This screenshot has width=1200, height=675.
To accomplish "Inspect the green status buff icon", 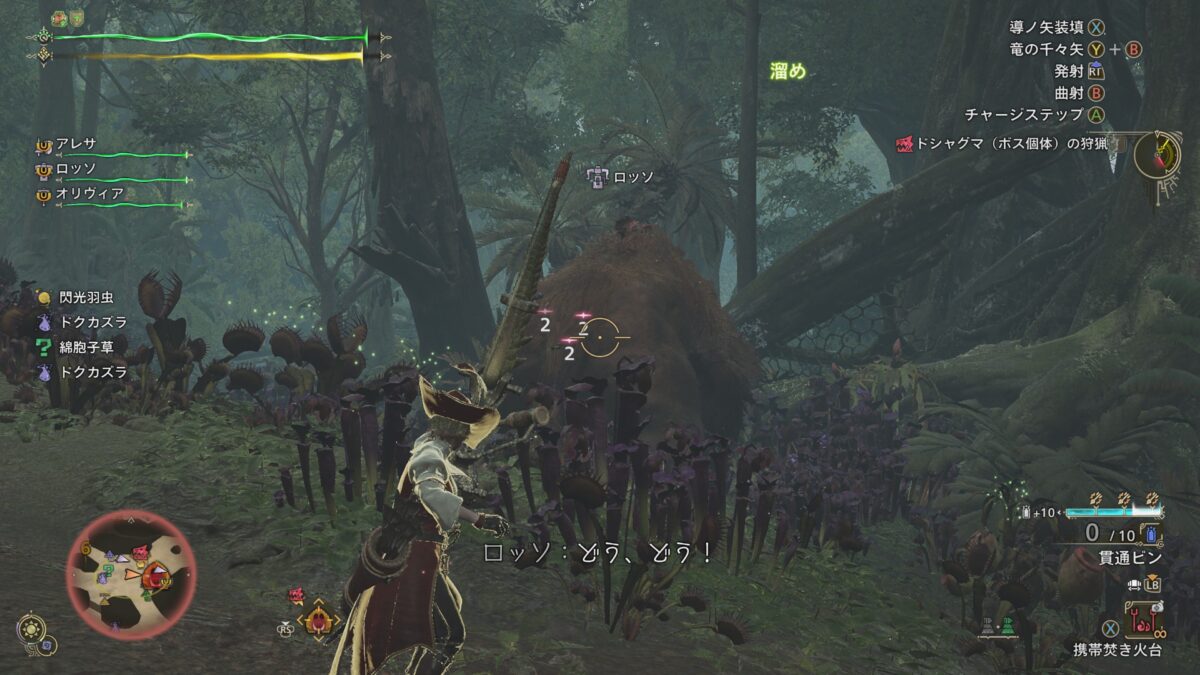I will [x=76, y=19].
